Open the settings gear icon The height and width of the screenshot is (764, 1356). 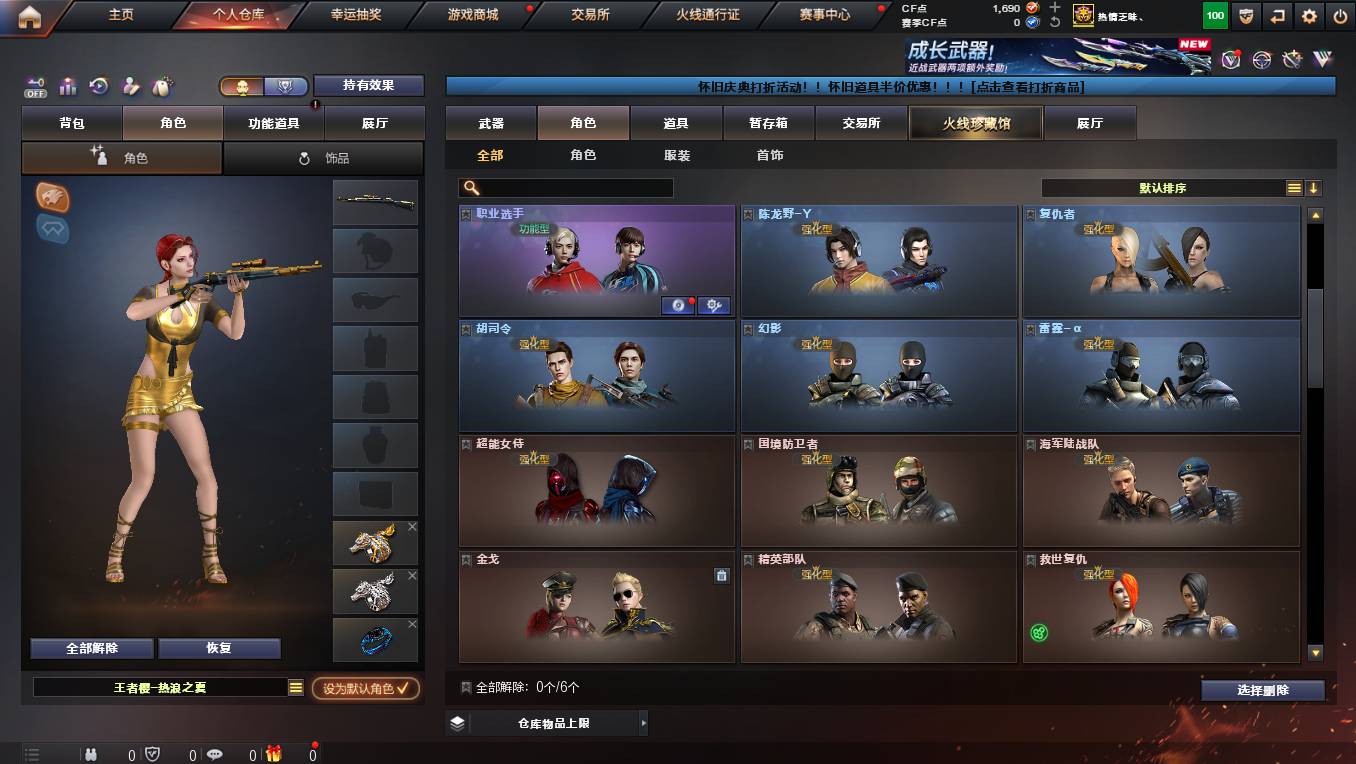[1308, 16]
